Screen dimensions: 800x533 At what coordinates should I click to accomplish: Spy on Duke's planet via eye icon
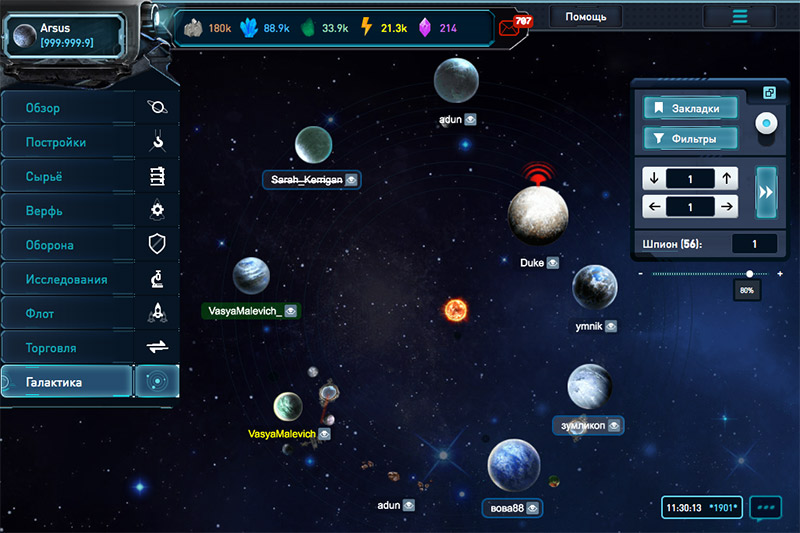(552, 264)
